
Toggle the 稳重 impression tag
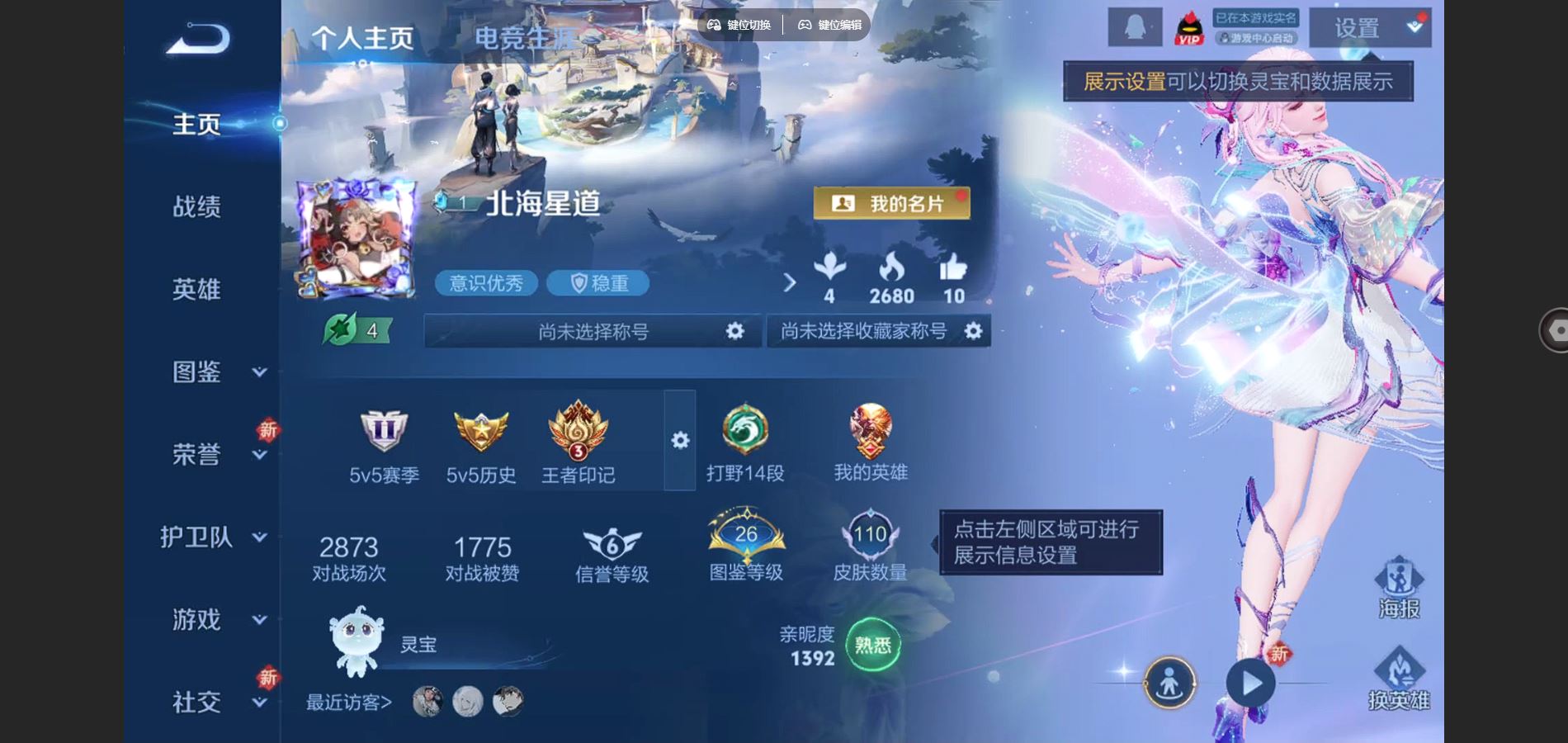point(598,283)
